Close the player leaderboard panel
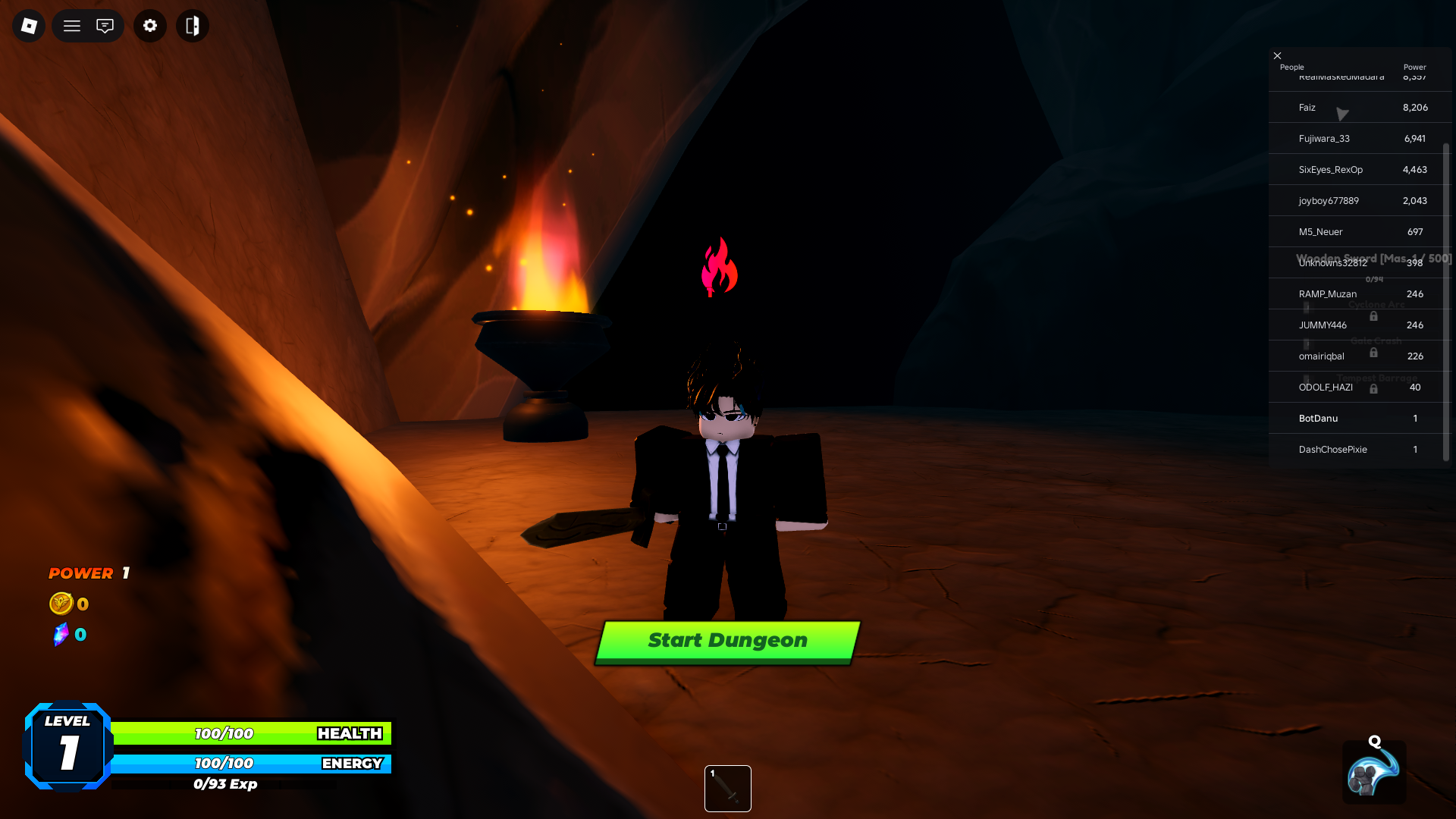Screen dimensions: 1456x819 point(1277,55)
